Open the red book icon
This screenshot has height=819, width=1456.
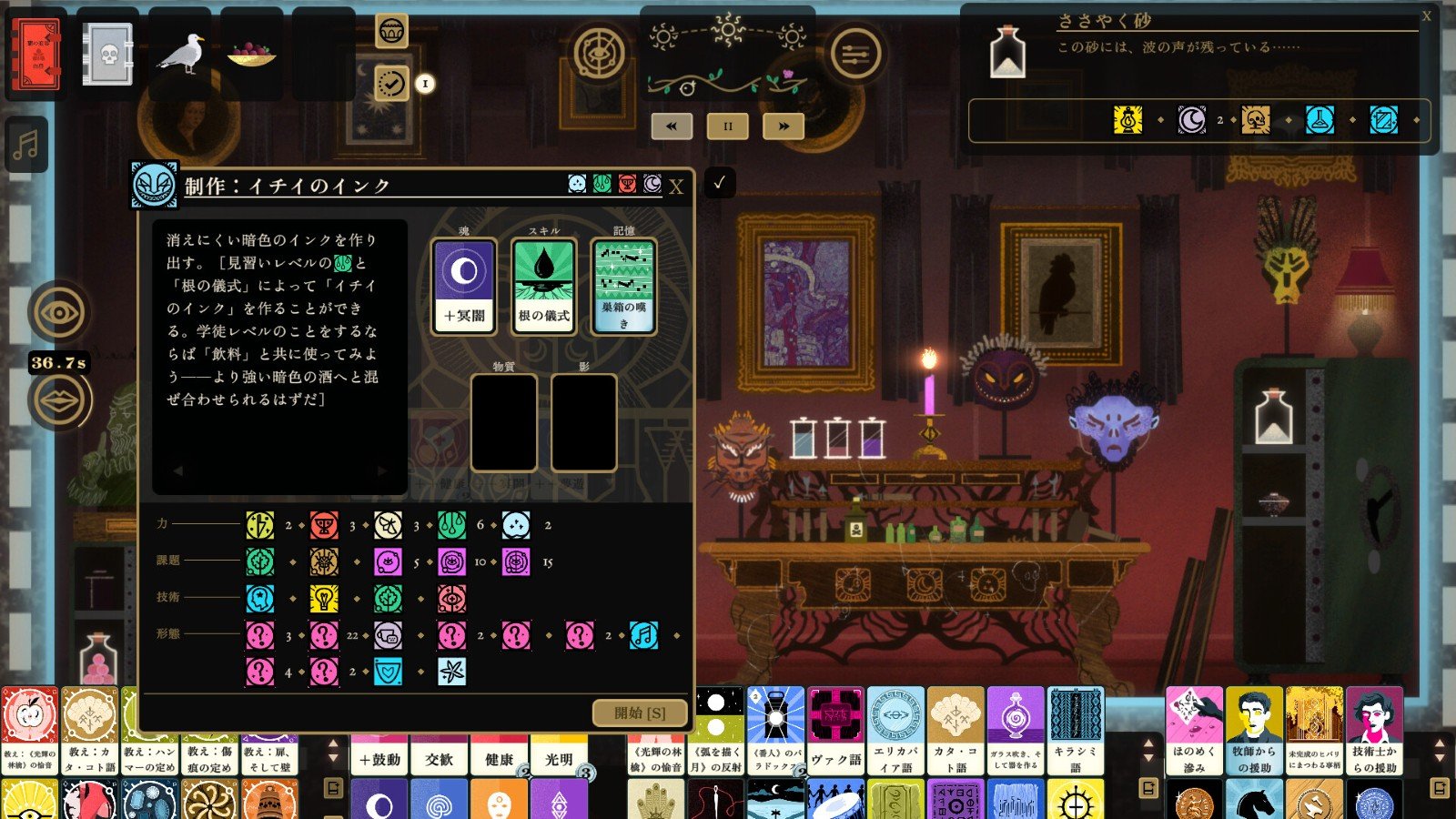click(x=36, y=55)
